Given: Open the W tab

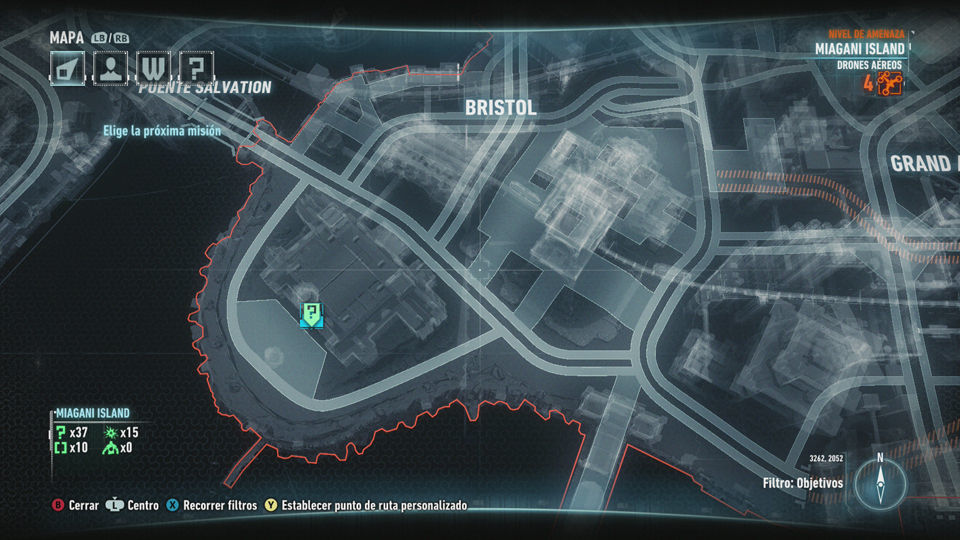Looking at the screenshot, I should point(153,68).
